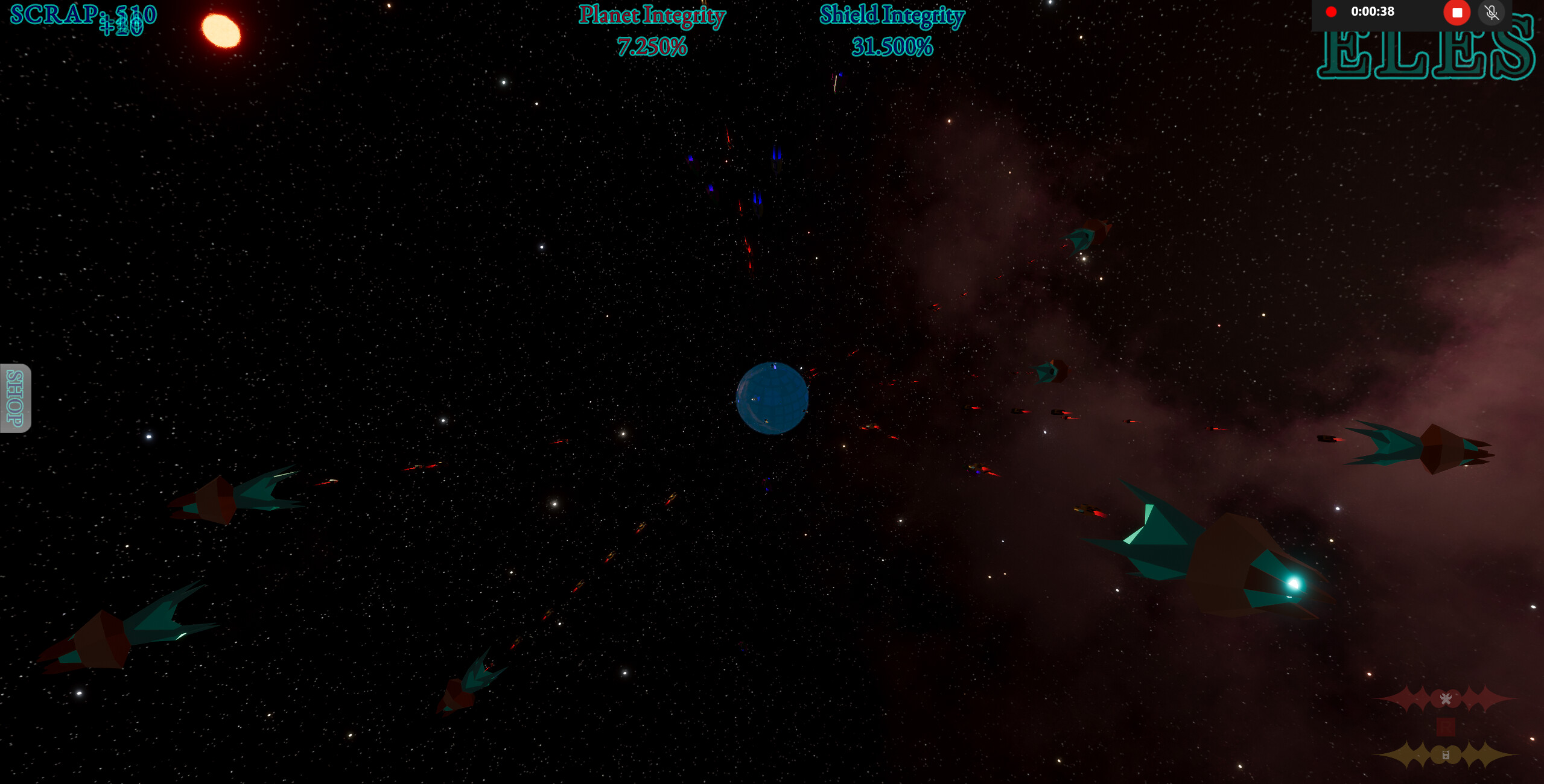Open the SHOP side panel

click(14, 398)
